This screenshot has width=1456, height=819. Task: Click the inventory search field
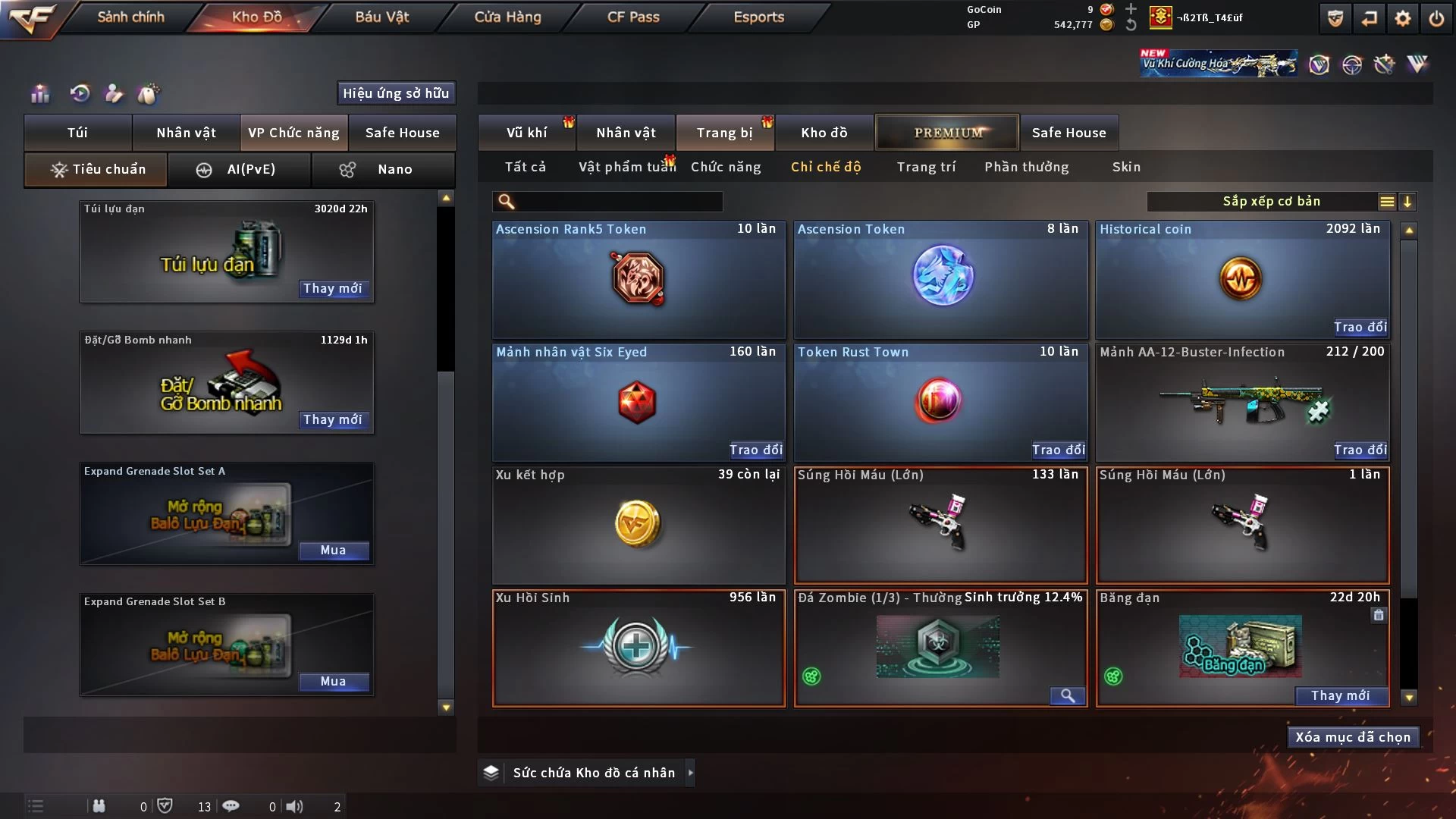(x=618, y=201)
